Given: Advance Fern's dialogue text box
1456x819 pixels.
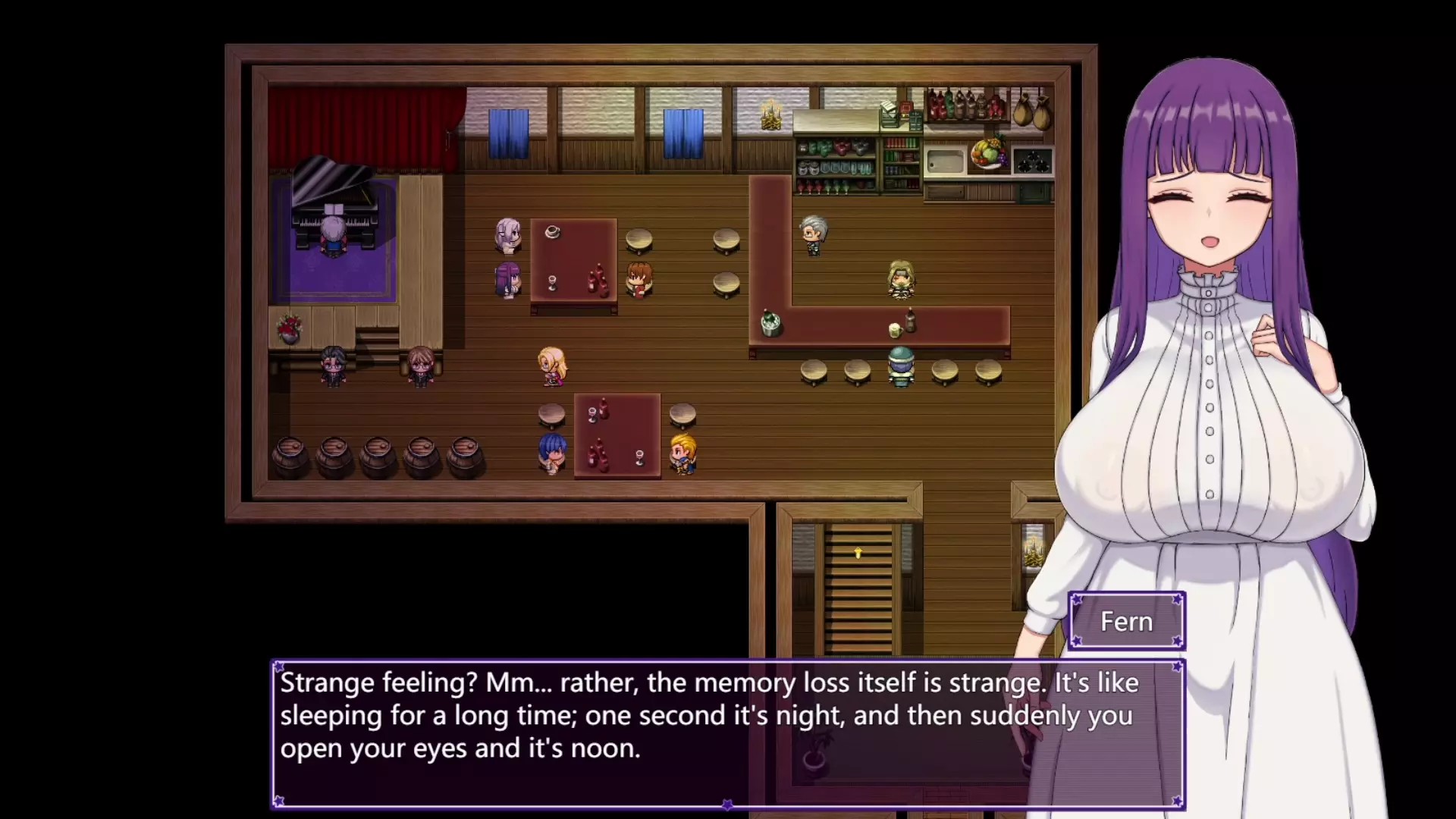Looking at the screenshot, I should [726, 732].
